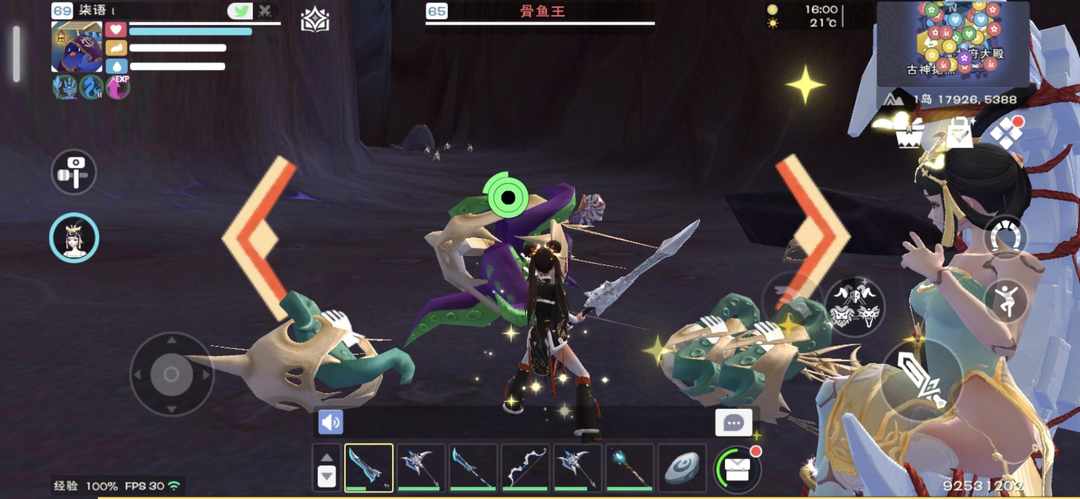Open the player avatar portrait
Viewport: 1080px width, 499px height.
click(77, 47)
